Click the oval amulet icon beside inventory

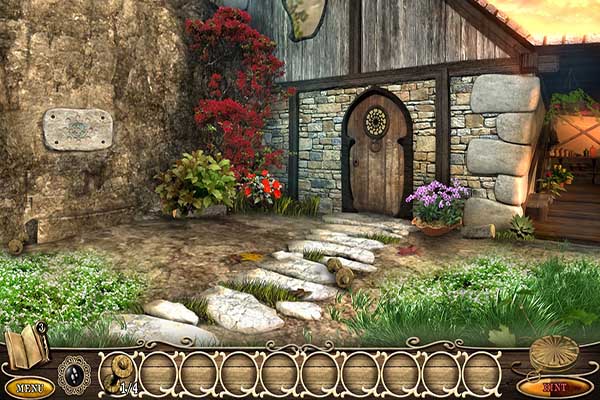point(74,374)
